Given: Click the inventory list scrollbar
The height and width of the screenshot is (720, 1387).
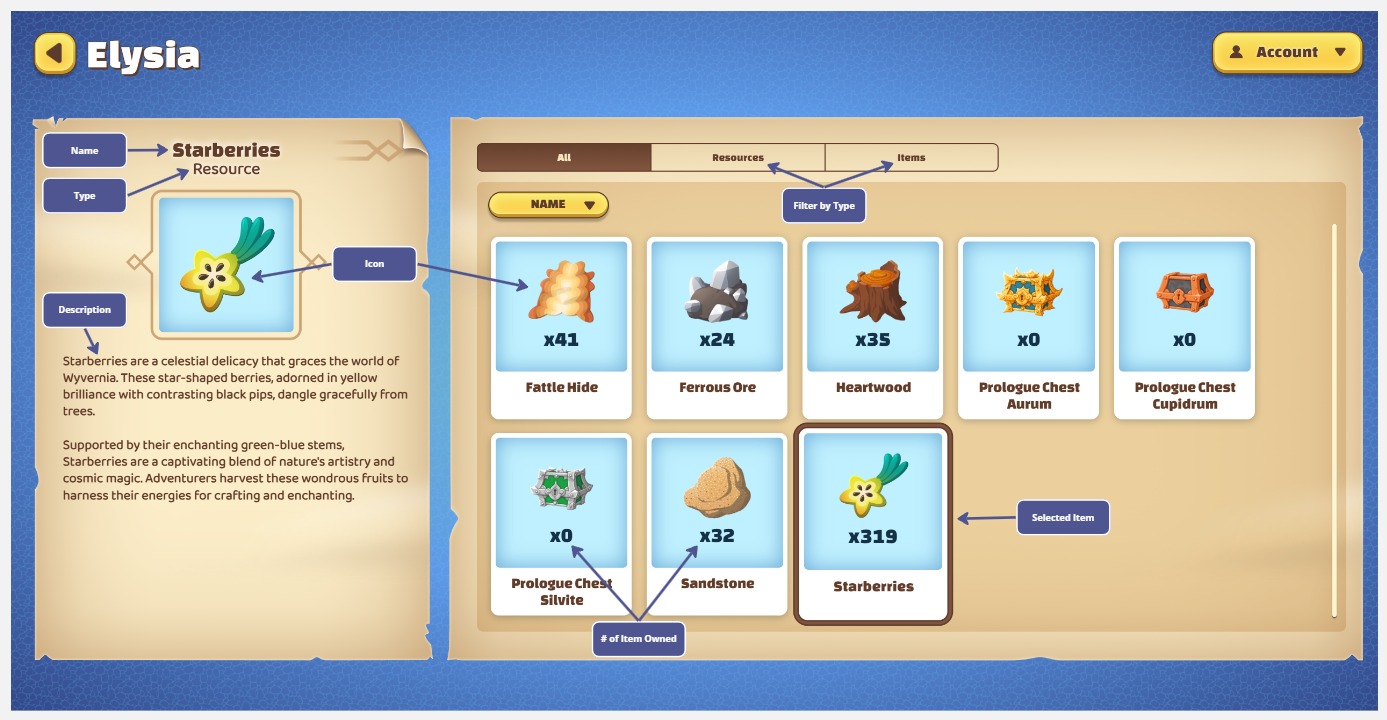Looking at the screenshot, I should 1334,420.
